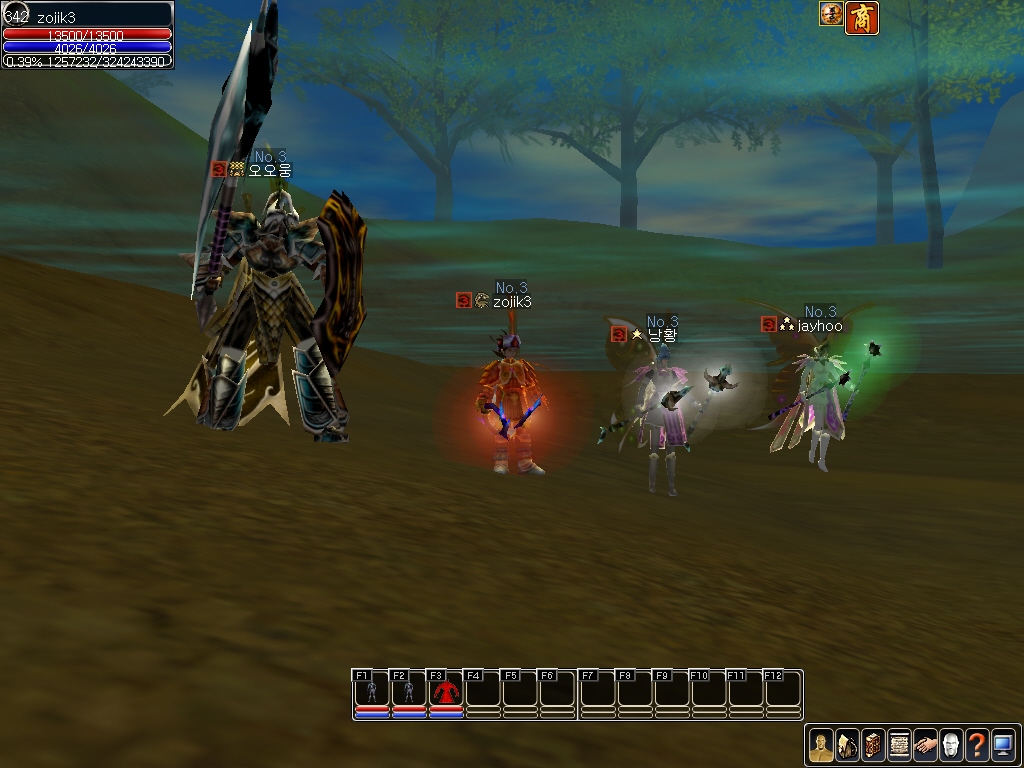Click the round orange buff icon

(831, 14)
